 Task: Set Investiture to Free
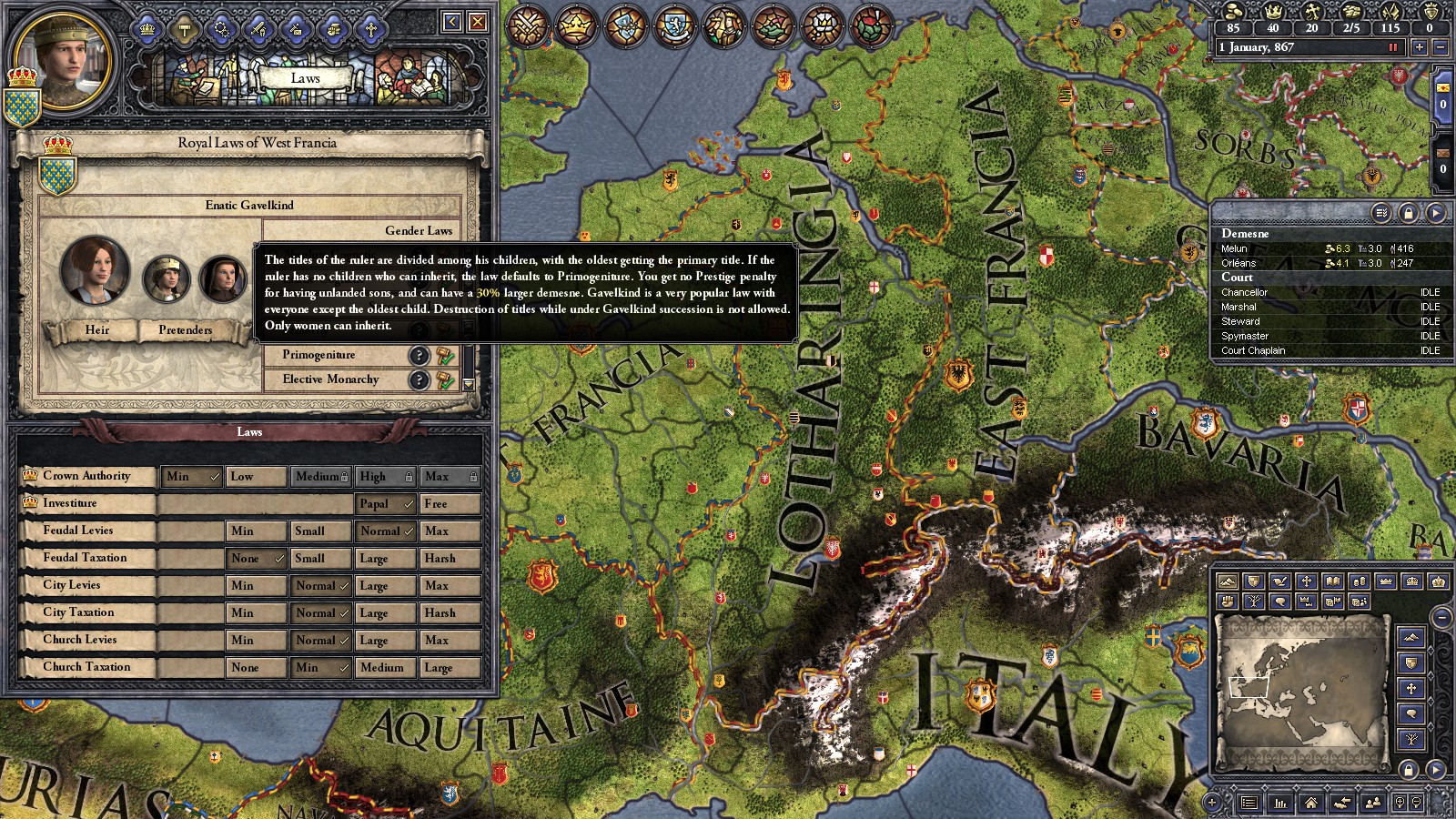click(450, 504)
